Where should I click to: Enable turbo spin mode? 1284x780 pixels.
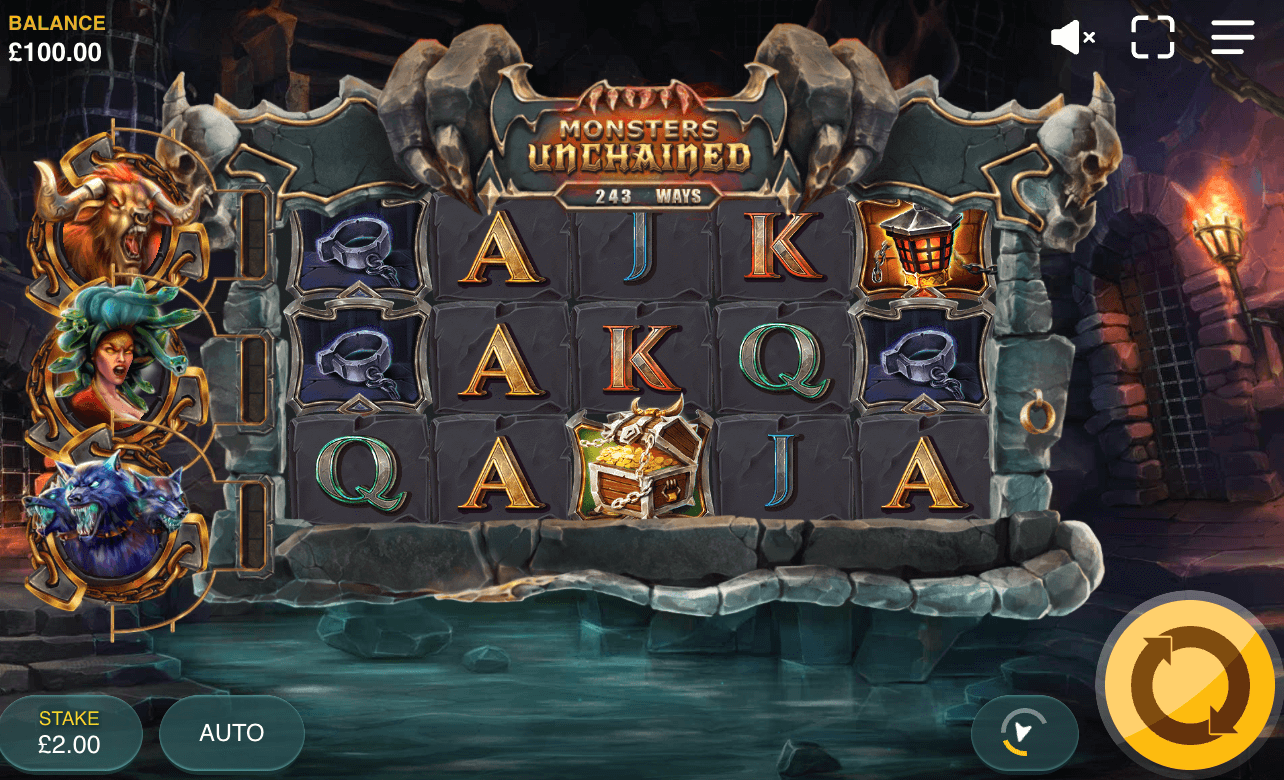click(1025, 733)
